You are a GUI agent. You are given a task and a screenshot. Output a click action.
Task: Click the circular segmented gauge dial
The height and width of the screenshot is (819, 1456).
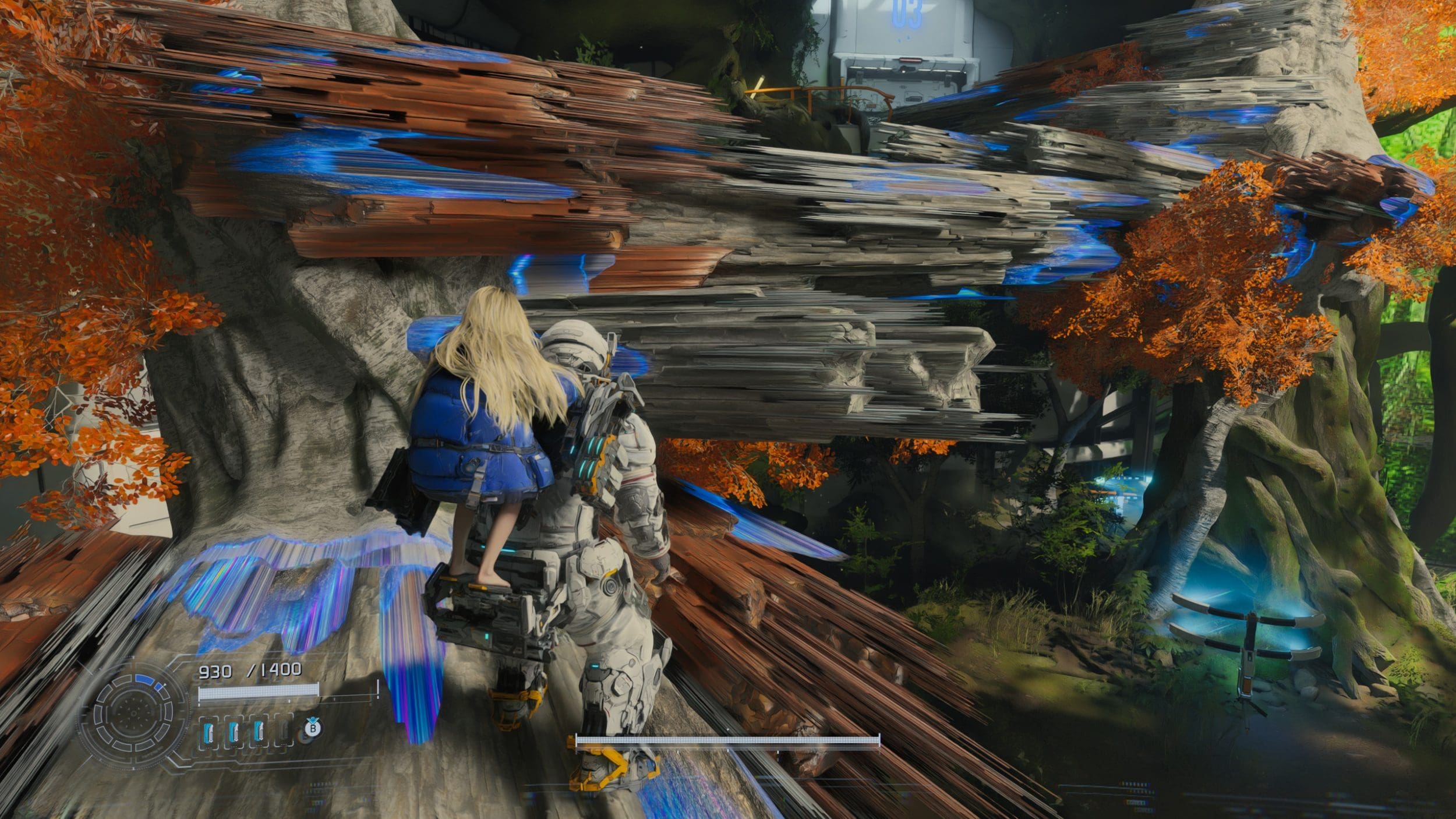(x=133, y=714)
